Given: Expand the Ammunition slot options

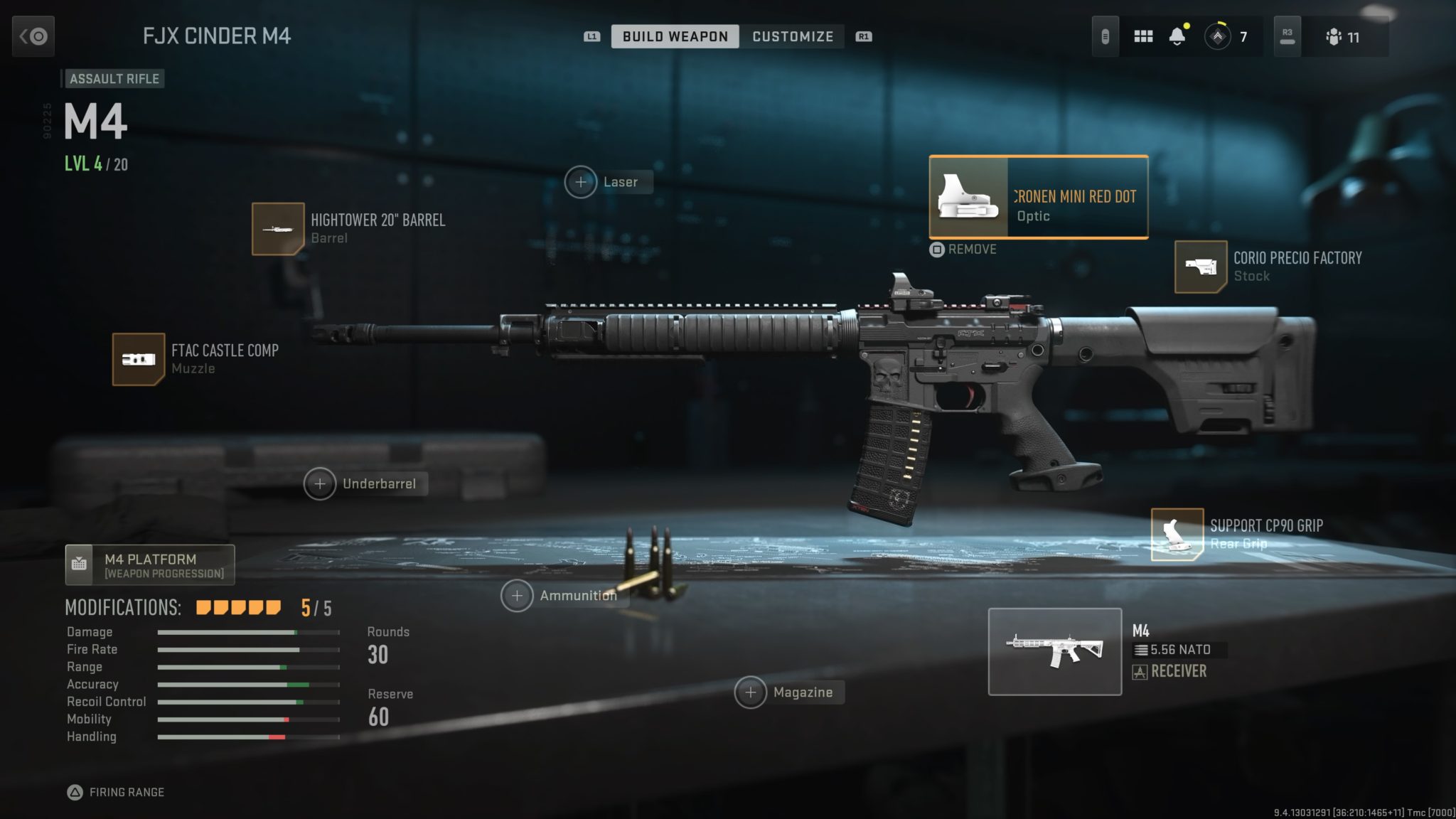Looking at the screenshot, I should 518,595.
